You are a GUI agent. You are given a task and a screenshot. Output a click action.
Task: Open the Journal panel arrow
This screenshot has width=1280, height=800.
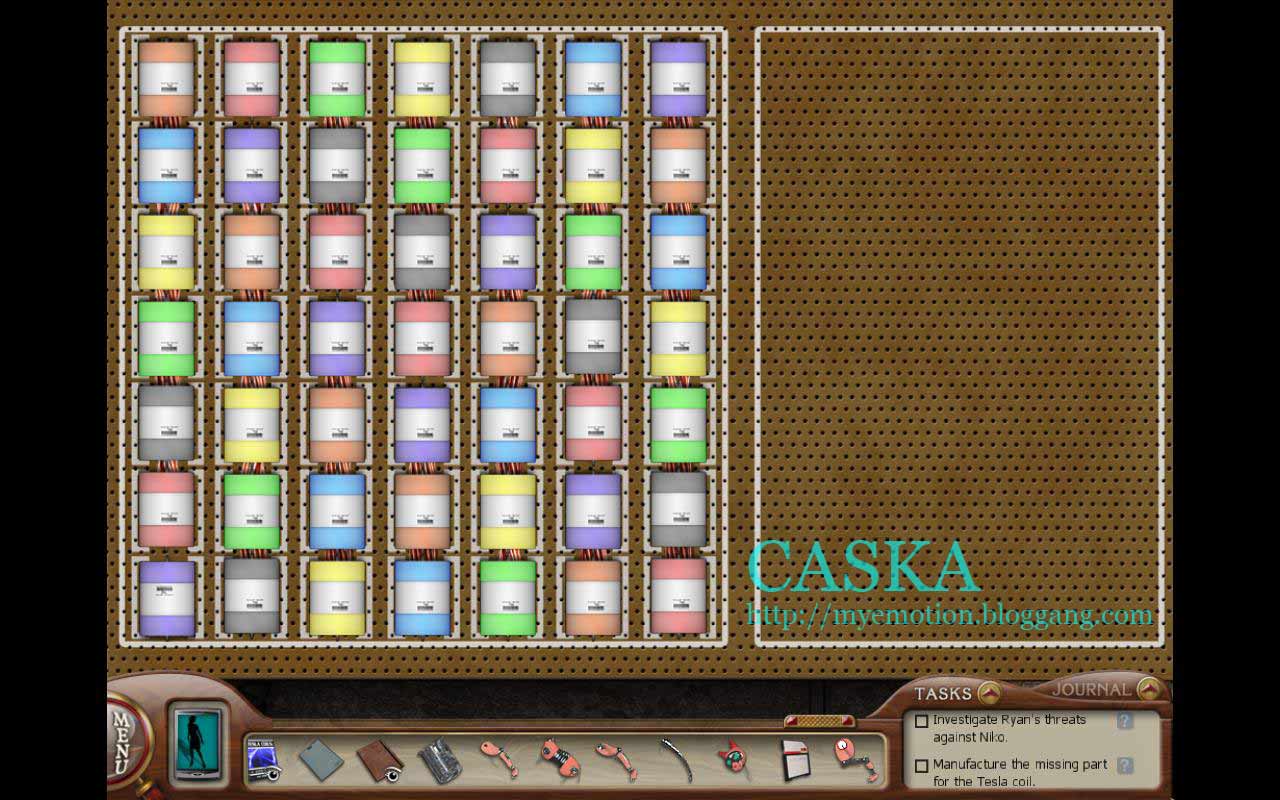1149,689
